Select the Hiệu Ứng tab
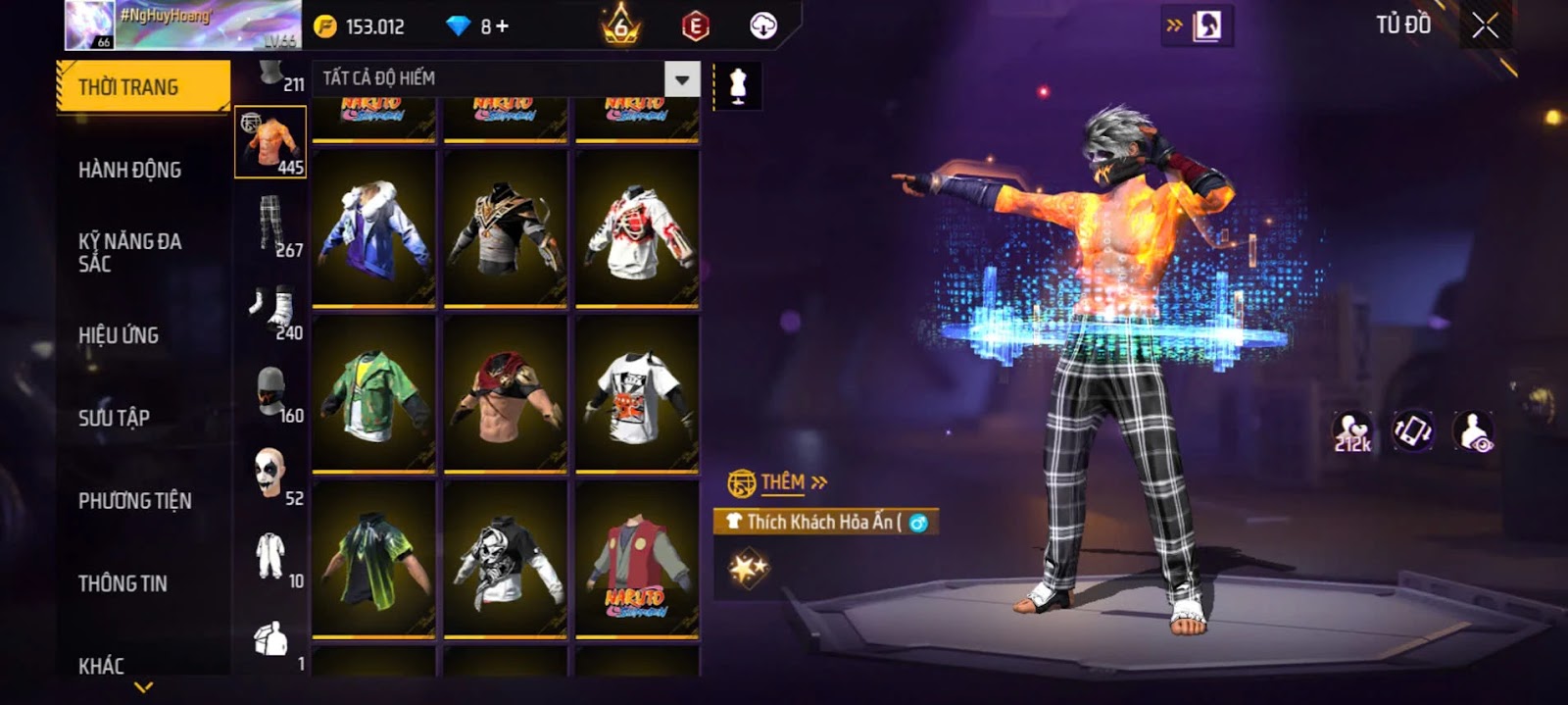The width and height of the screenshot is (1568, 705). [x=119, y=335]
